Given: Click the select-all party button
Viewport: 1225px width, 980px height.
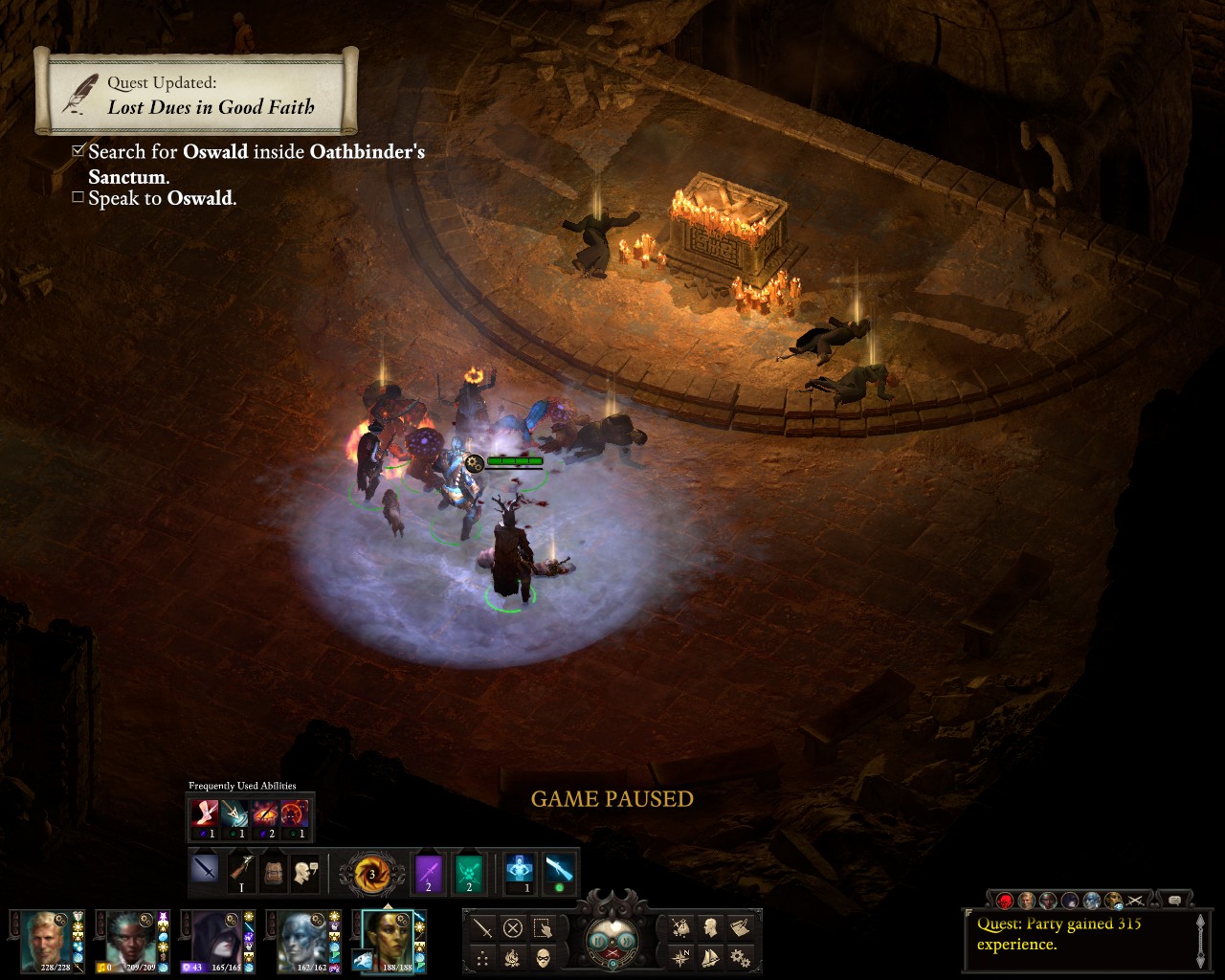Looking at the screenshot, I should [x=543, y=927].
